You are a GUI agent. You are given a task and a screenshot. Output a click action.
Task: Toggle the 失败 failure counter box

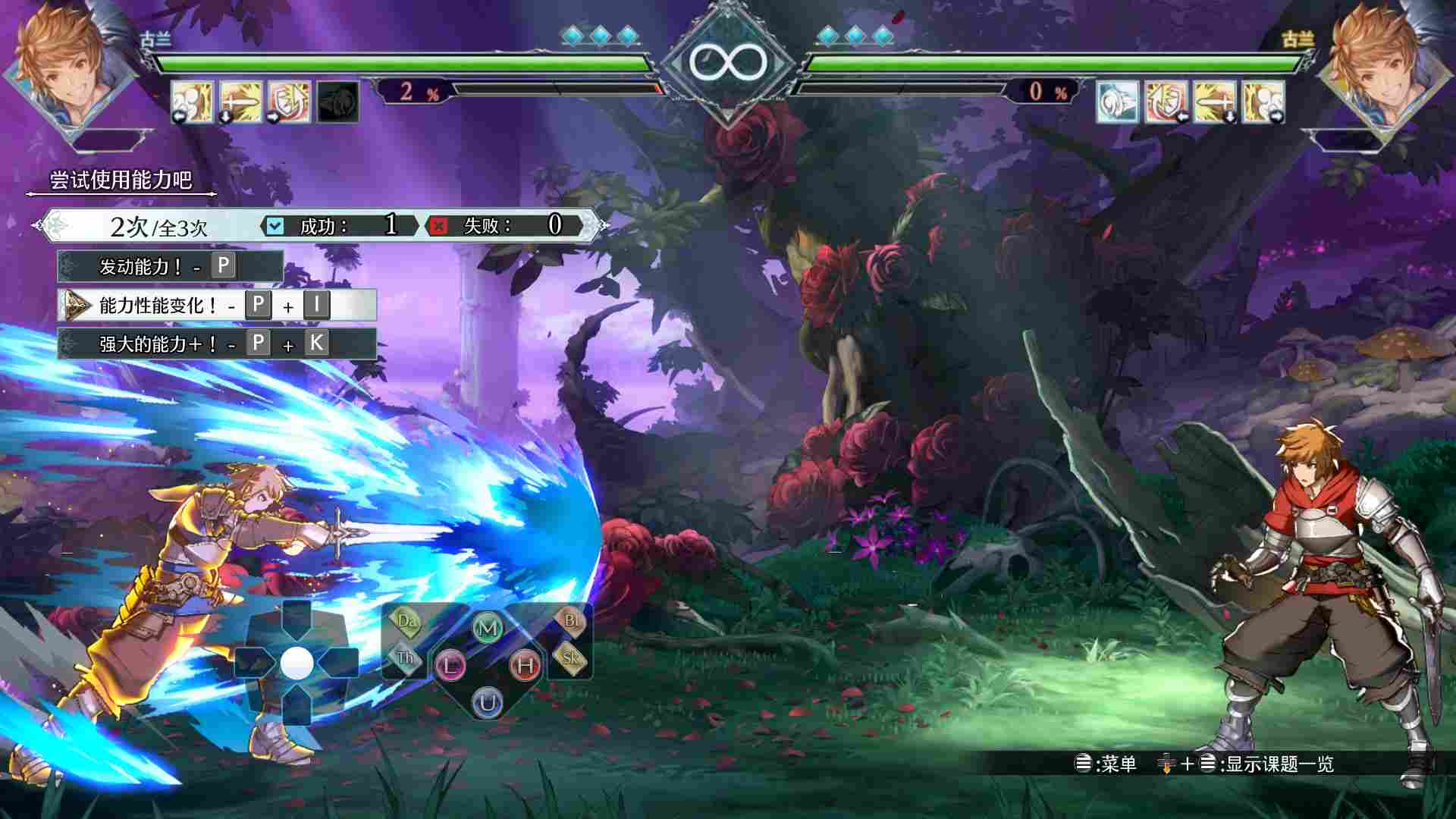[439, 225]
